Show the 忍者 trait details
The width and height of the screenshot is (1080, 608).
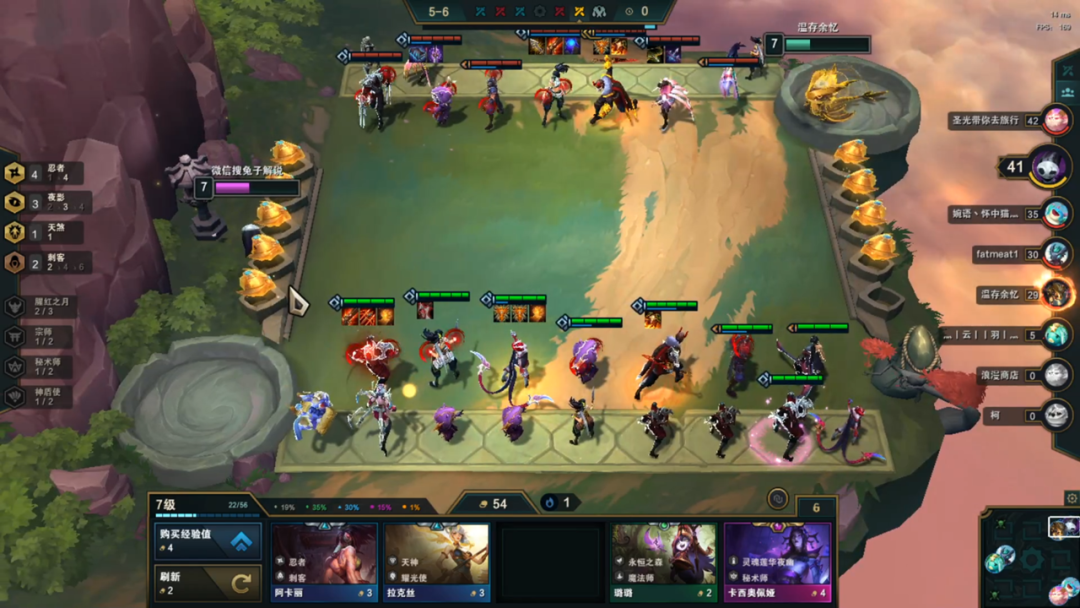[45, 173]
